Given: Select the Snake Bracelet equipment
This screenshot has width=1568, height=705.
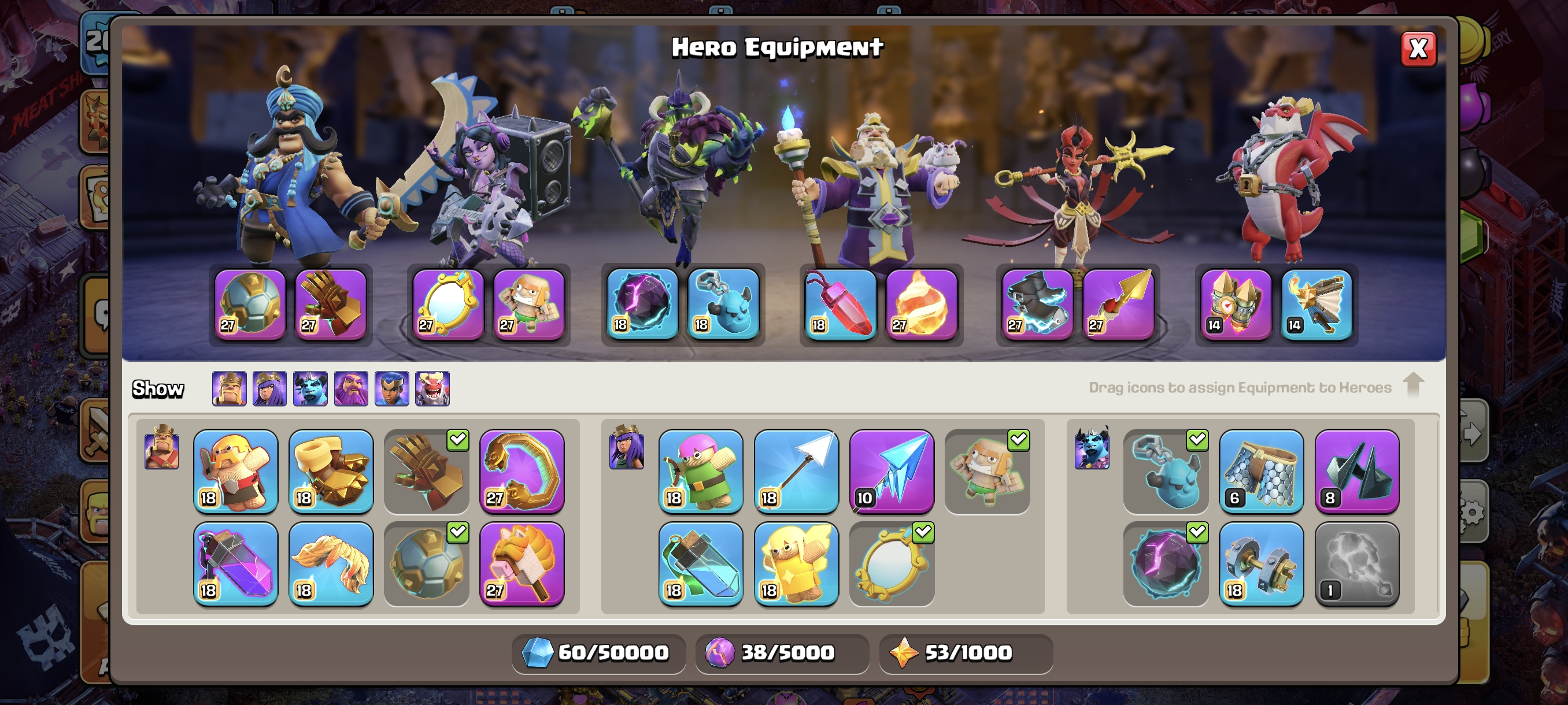Looking at the screenshot, I should pyautogui.click(x=522, y=472).
